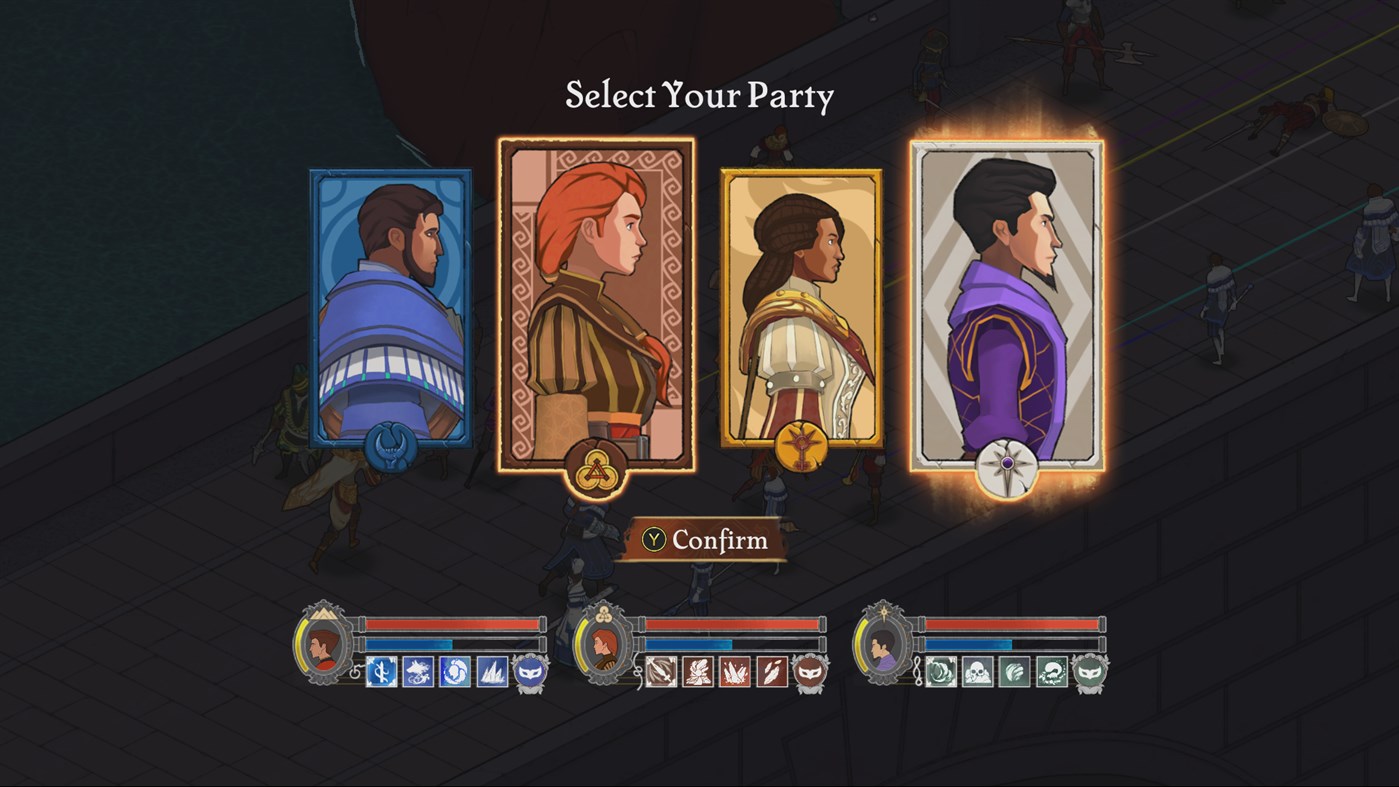Toggle the mask badge next to the blue ability row
This screenshot has width=1399, height=787.
(528, 672)
